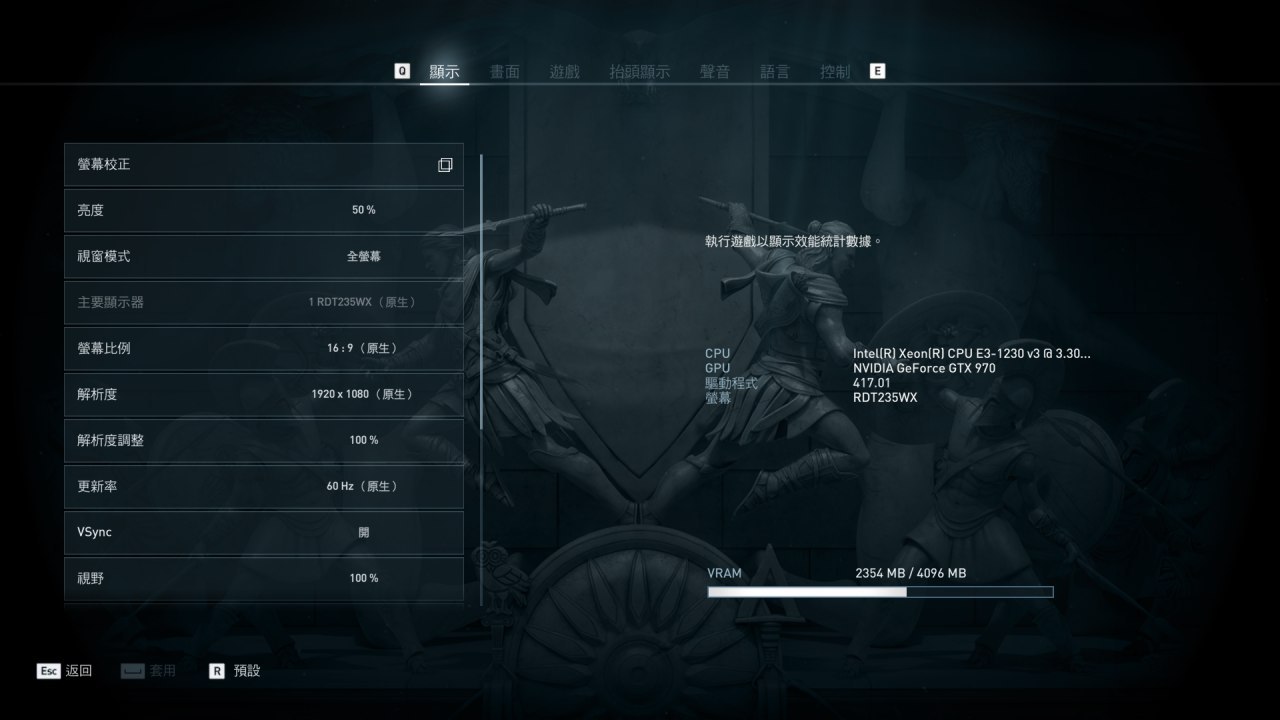Click 返回 to go back
The height and width of the screenshot is (720, 1280).
point(66,671)
